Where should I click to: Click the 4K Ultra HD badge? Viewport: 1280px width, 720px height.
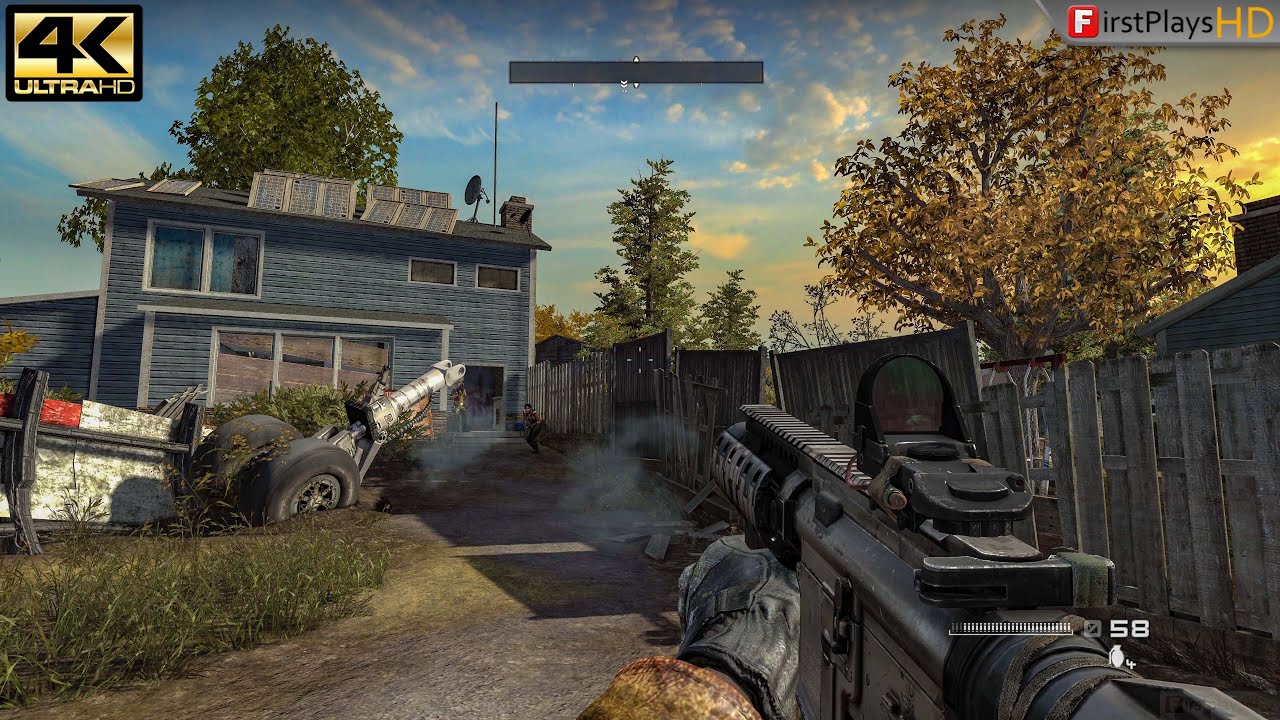(74, 52)
